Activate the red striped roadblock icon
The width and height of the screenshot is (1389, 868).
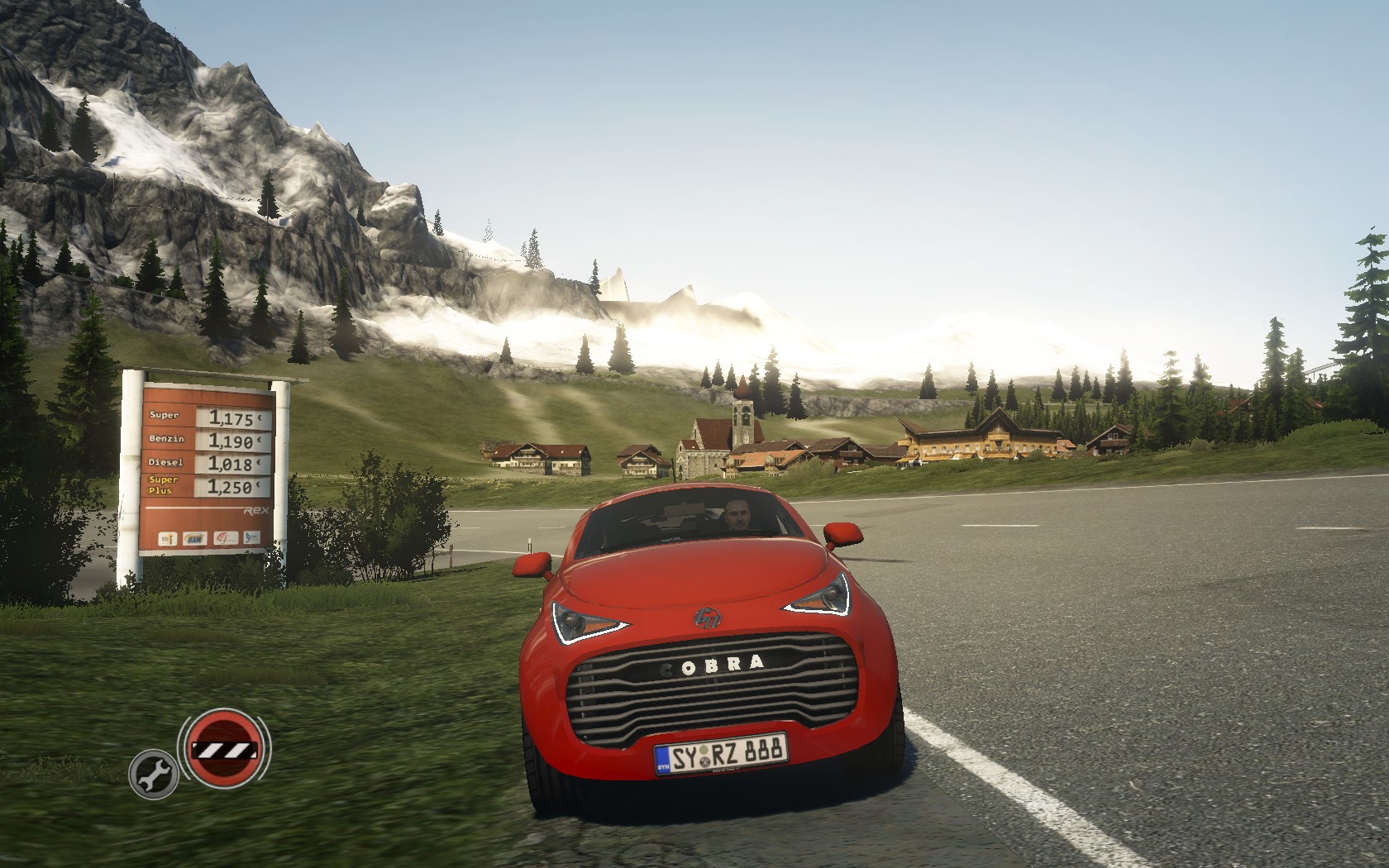pos(223,751)
